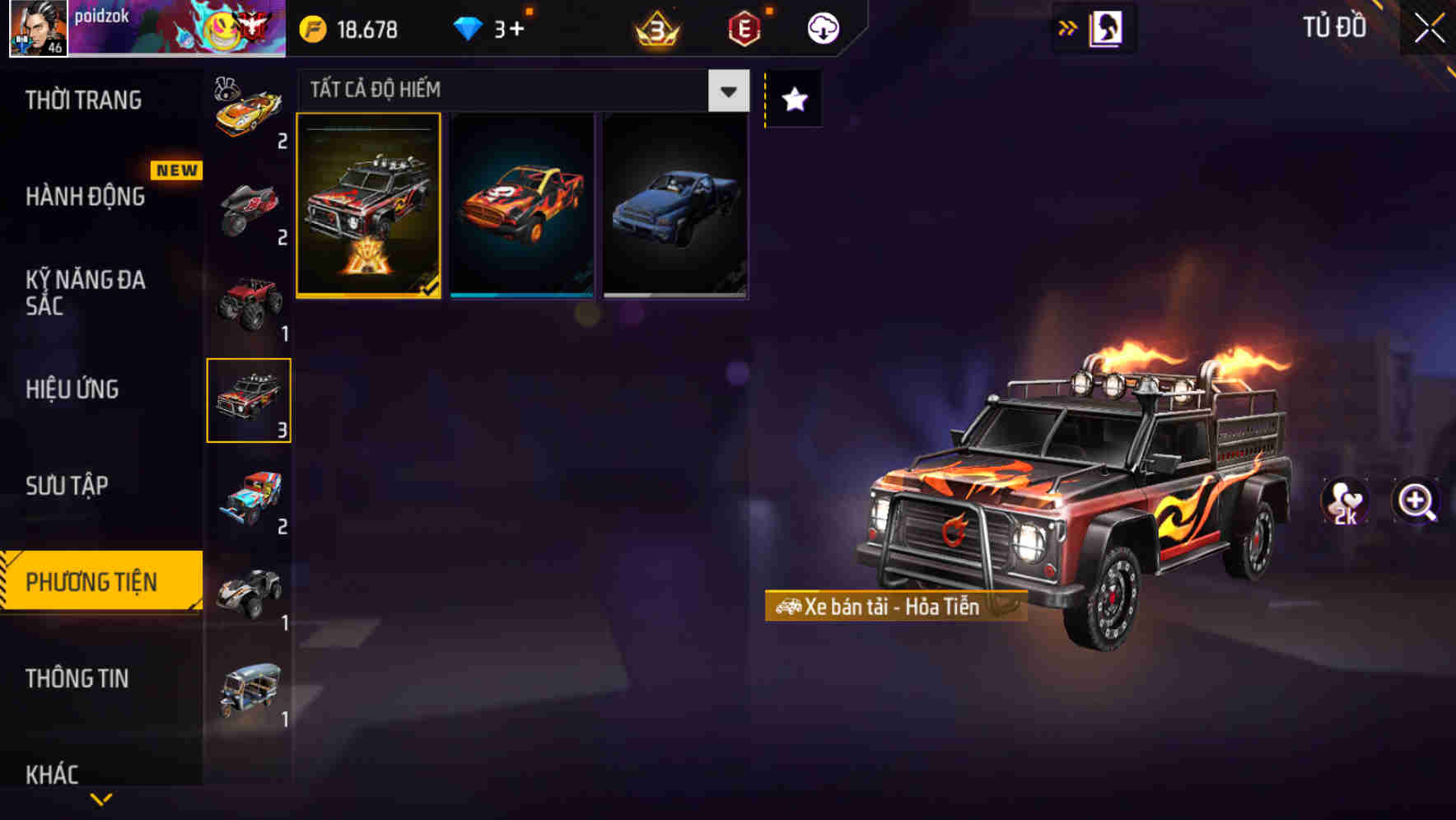Toggle the flame race car skin

522,205
